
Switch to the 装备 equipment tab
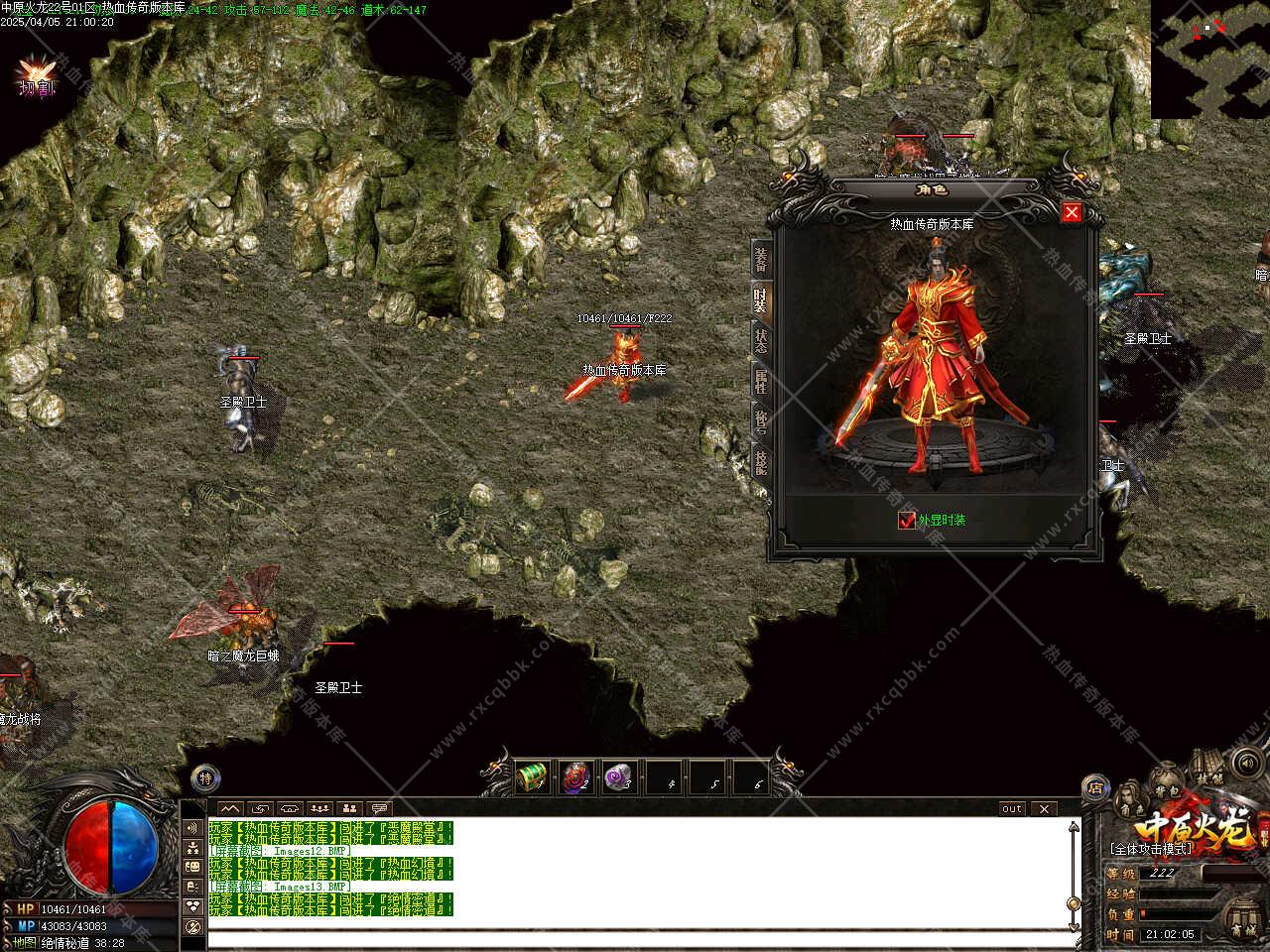[760, 259]
